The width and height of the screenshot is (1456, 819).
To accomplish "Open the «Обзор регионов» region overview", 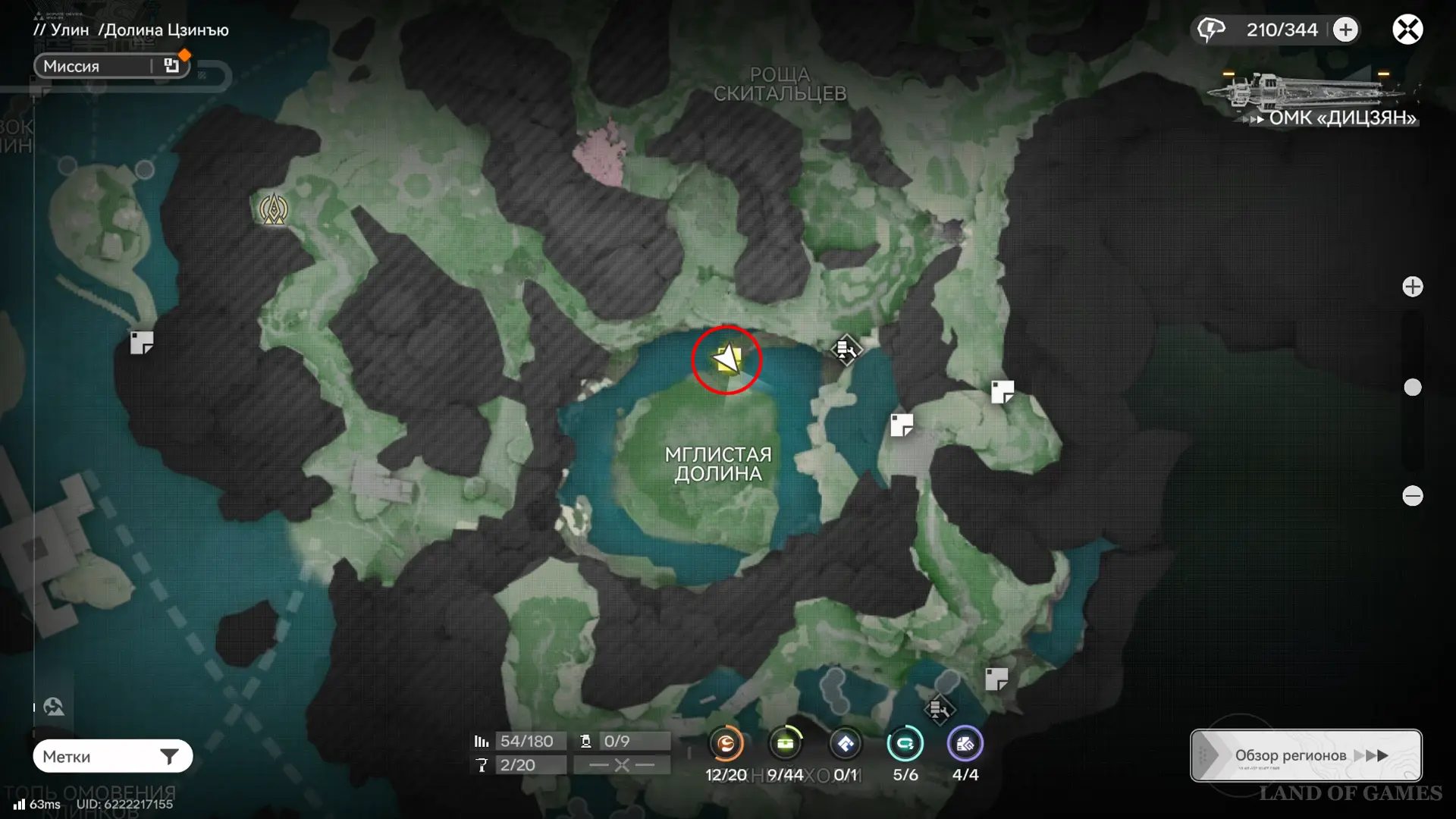I will click(1305, 755).
